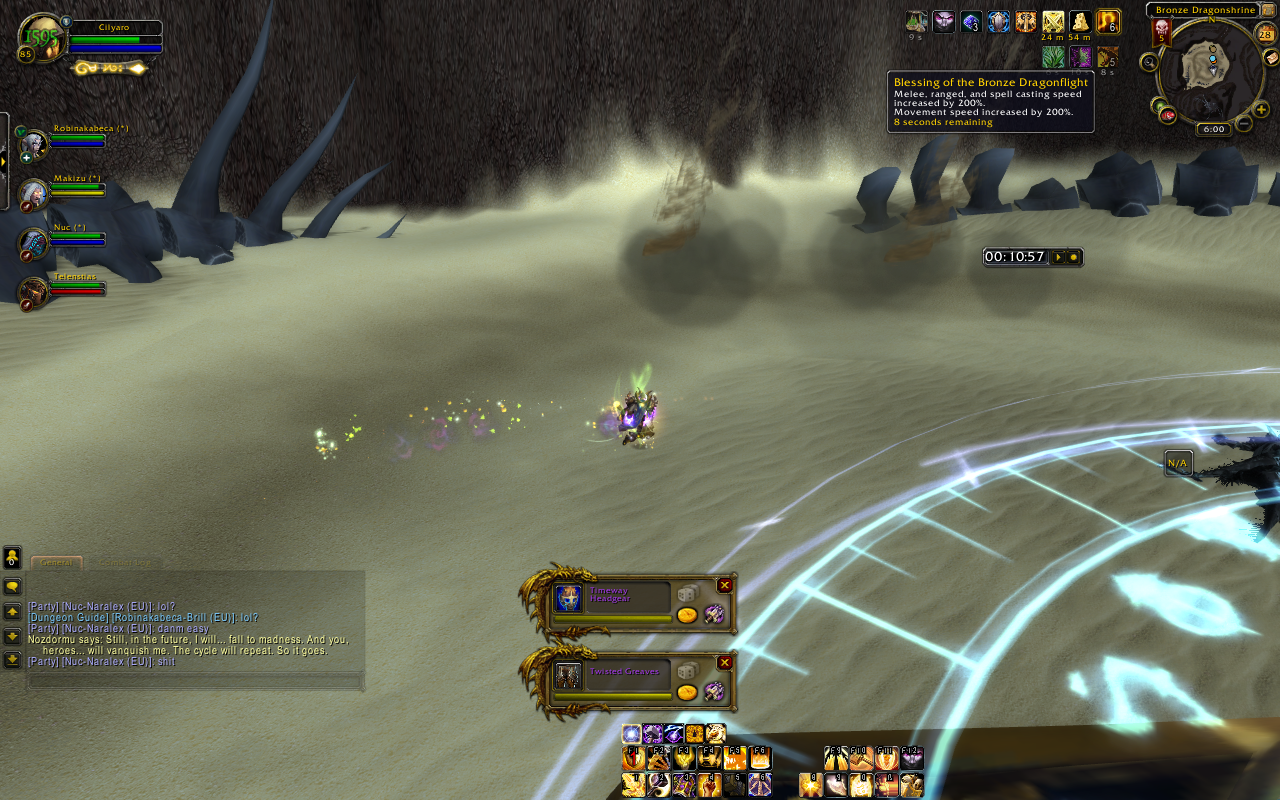Click Cilyaro's player portrait

point(41,38)
